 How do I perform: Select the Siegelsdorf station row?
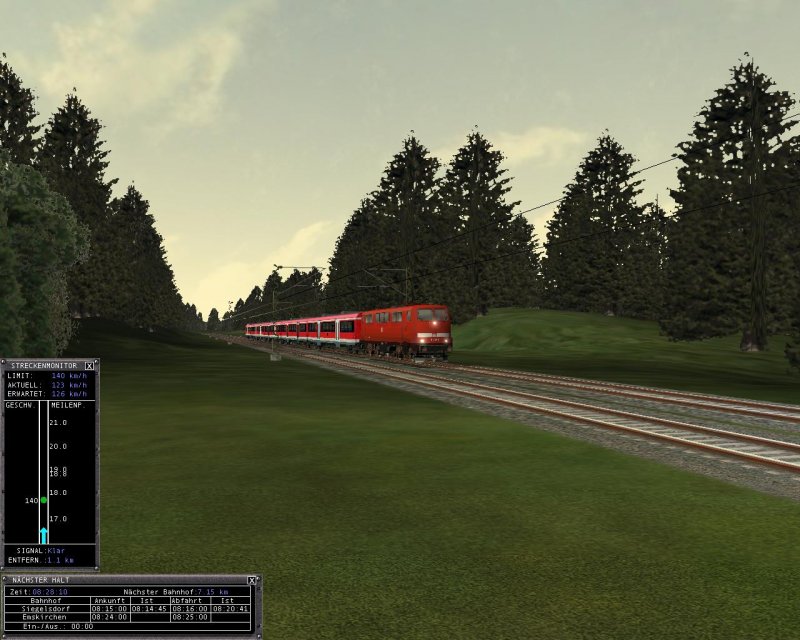tap(43, 609)
